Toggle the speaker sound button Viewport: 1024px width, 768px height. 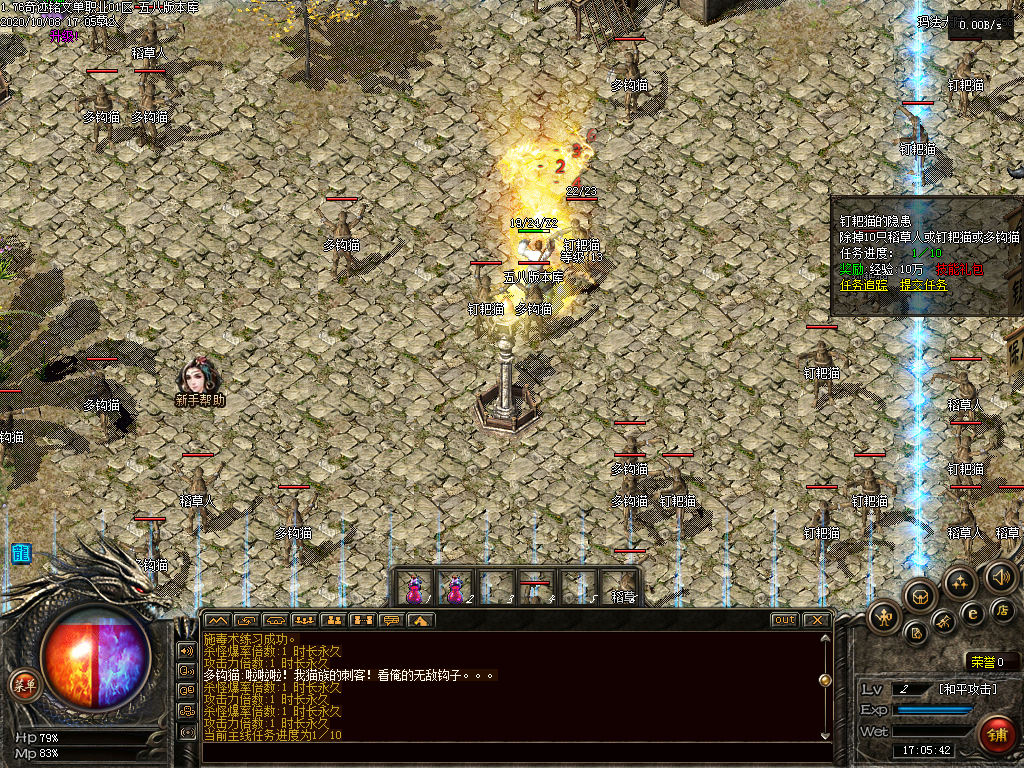(1000, 576)
